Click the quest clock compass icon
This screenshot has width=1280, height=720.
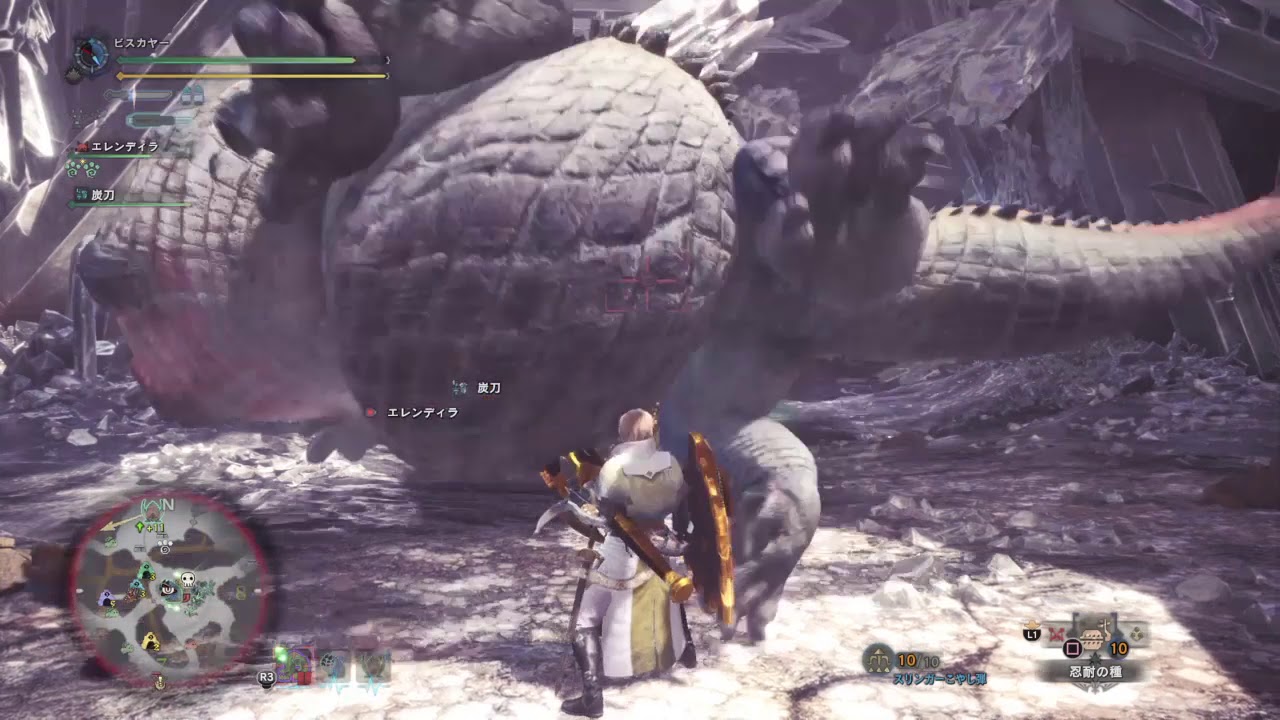coord(90,55)
